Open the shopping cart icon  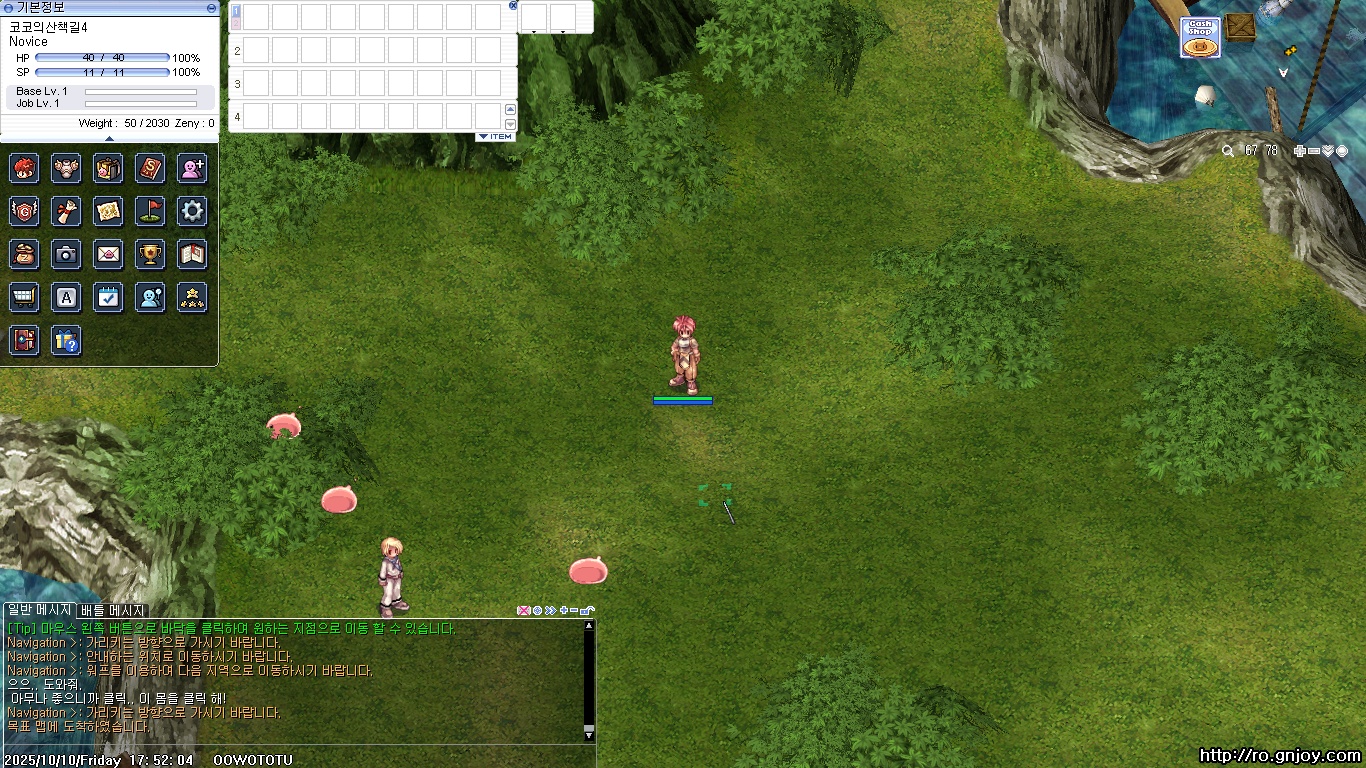pos(24,297)
